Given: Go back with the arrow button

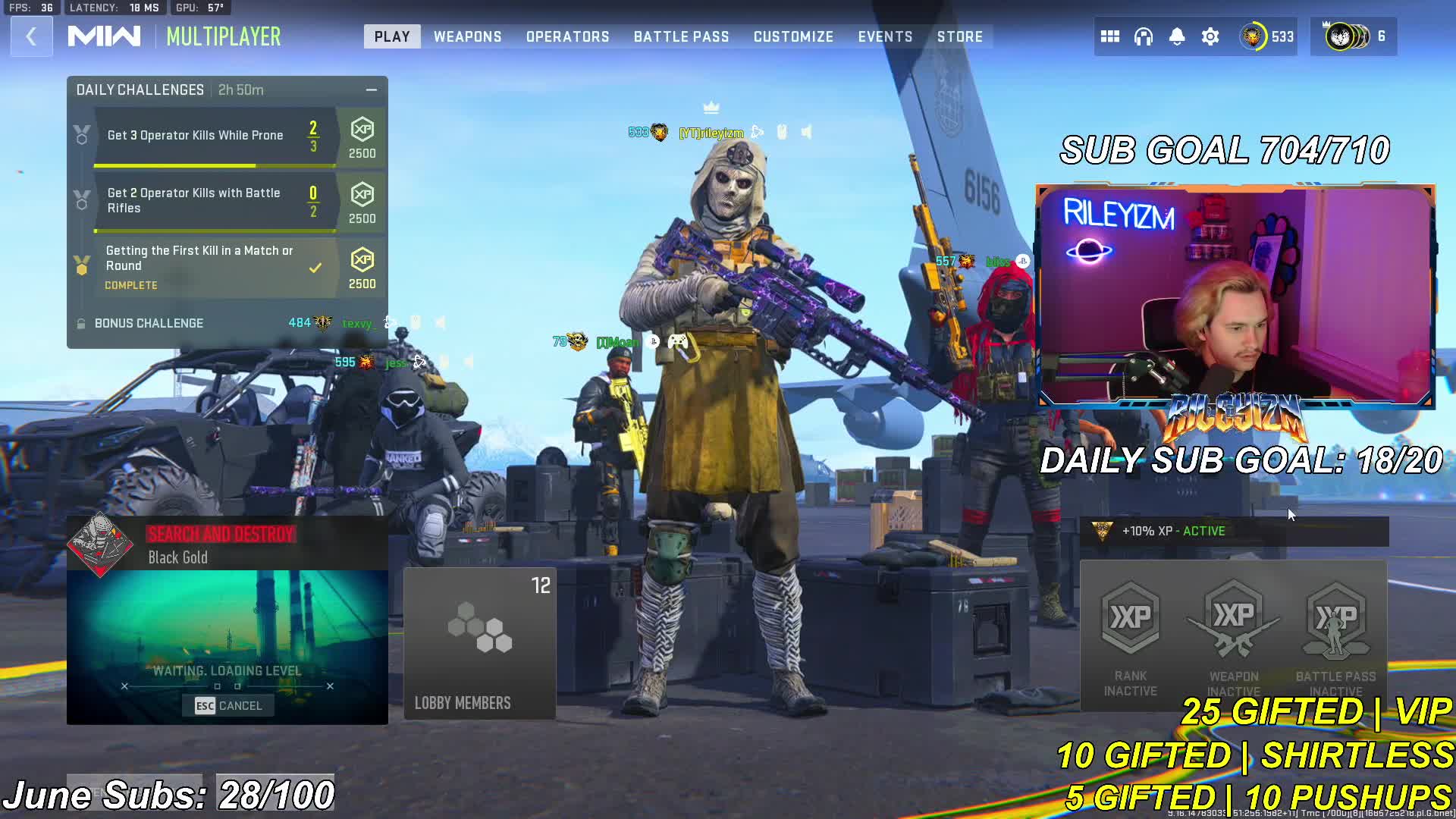Looking at the screenshot, I should point(31,36).
